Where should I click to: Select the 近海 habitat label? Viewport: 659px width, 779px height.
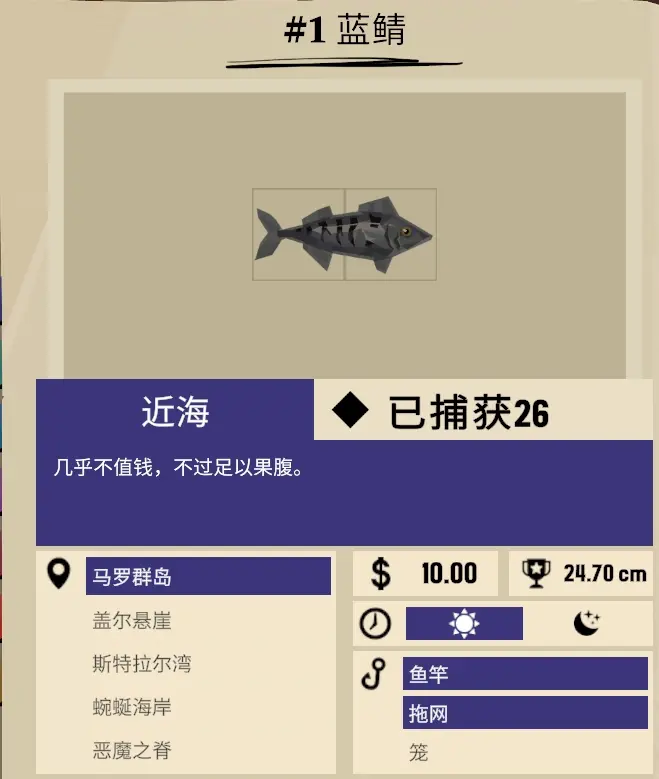coord(175,411)
